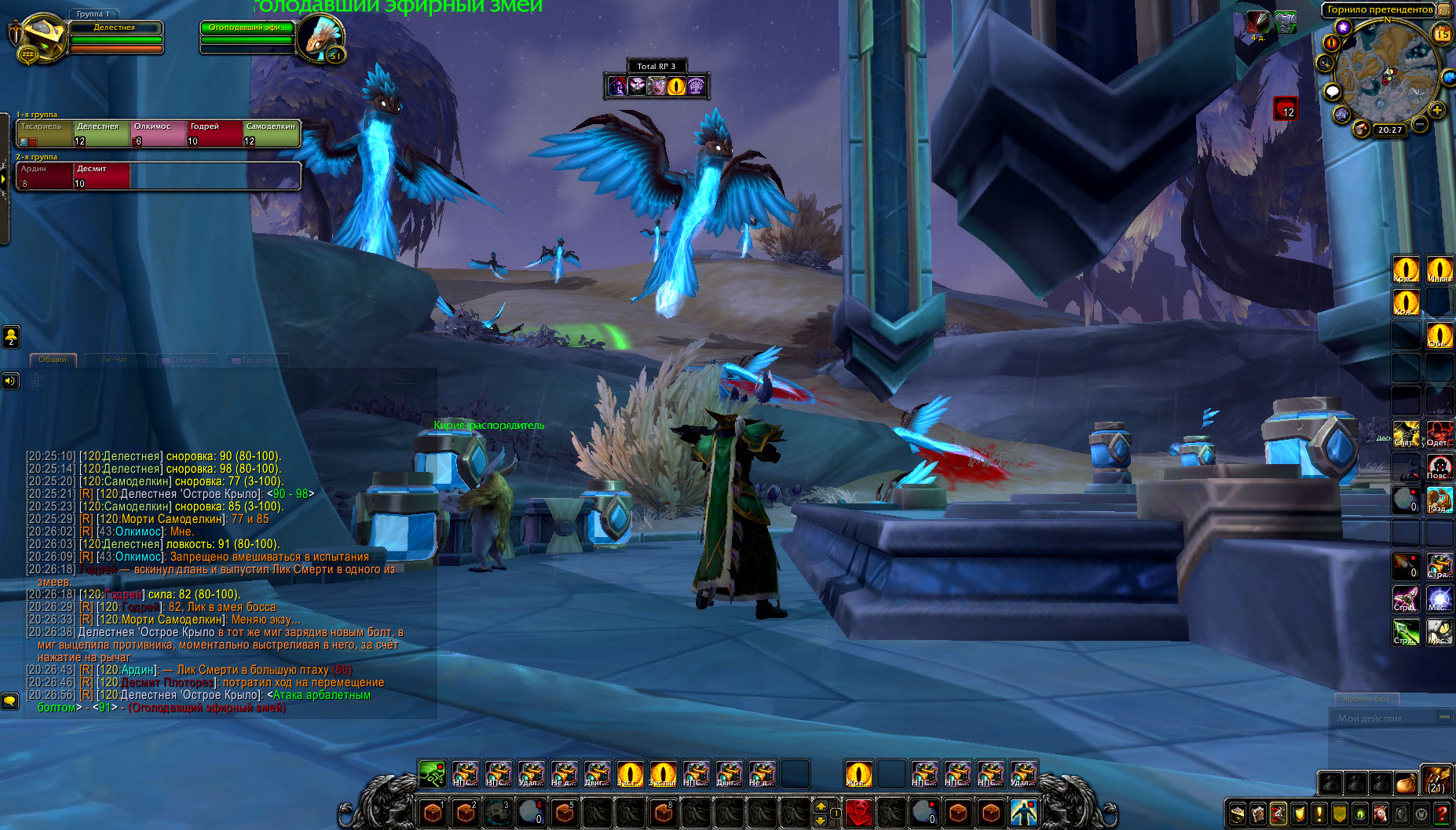Viewport: 1456px width, 830px height.
Task: Open the mounts collection horse icon
Action: point(1381,814)
